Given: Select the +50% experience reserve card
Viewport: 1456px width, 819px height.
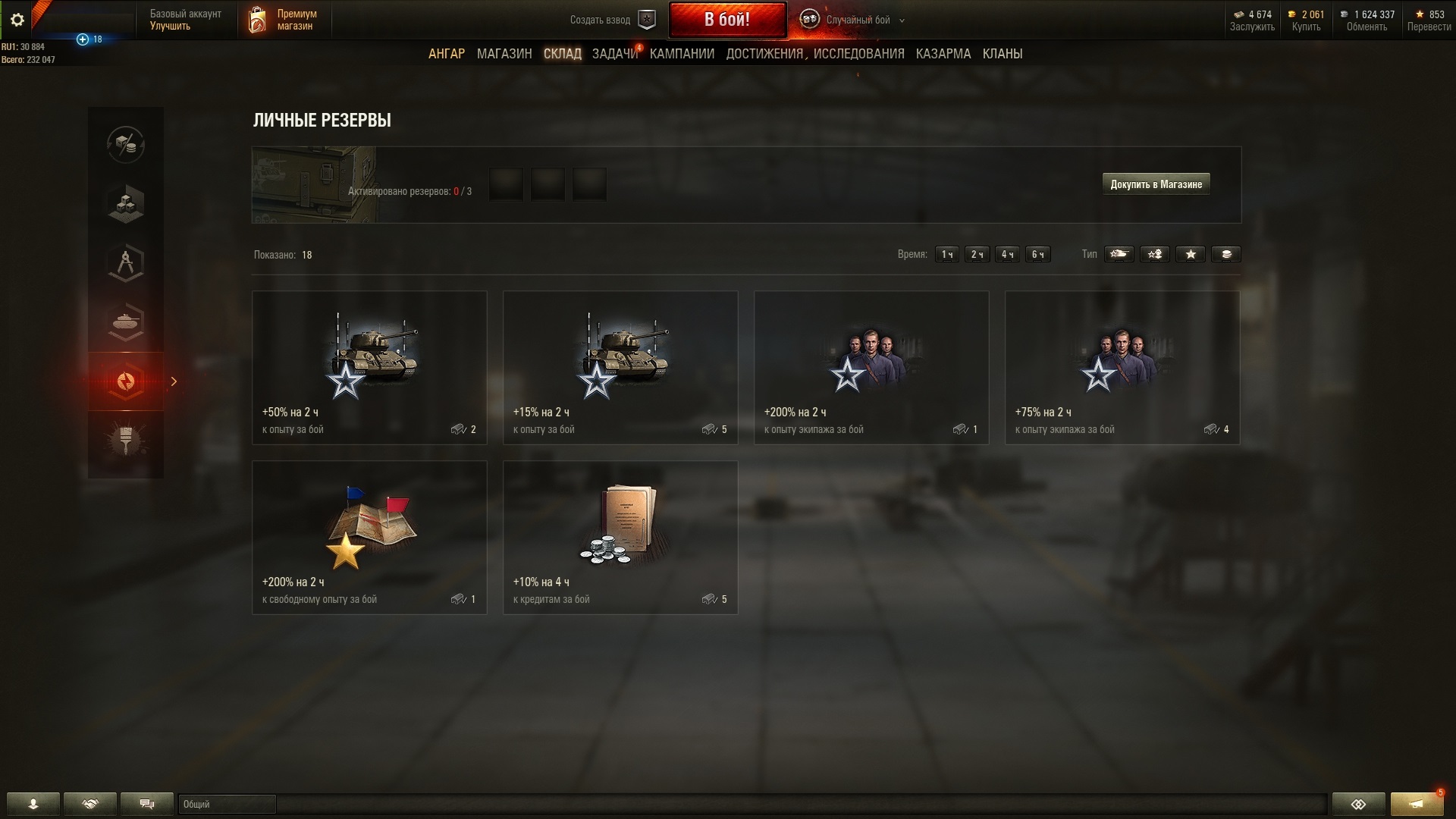Looking at the screenshot, I should (x=369, y=367).
